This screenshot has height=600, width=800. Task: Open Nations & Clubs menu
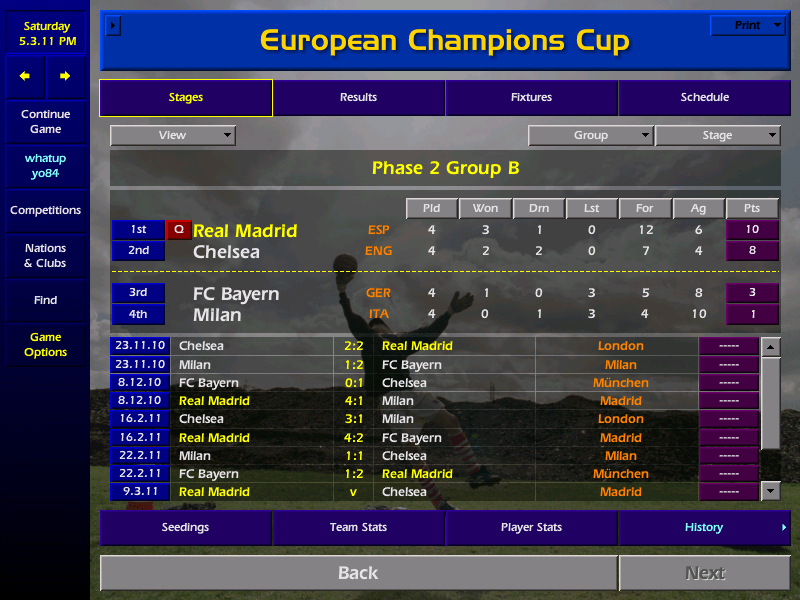[x=45, y=255]
